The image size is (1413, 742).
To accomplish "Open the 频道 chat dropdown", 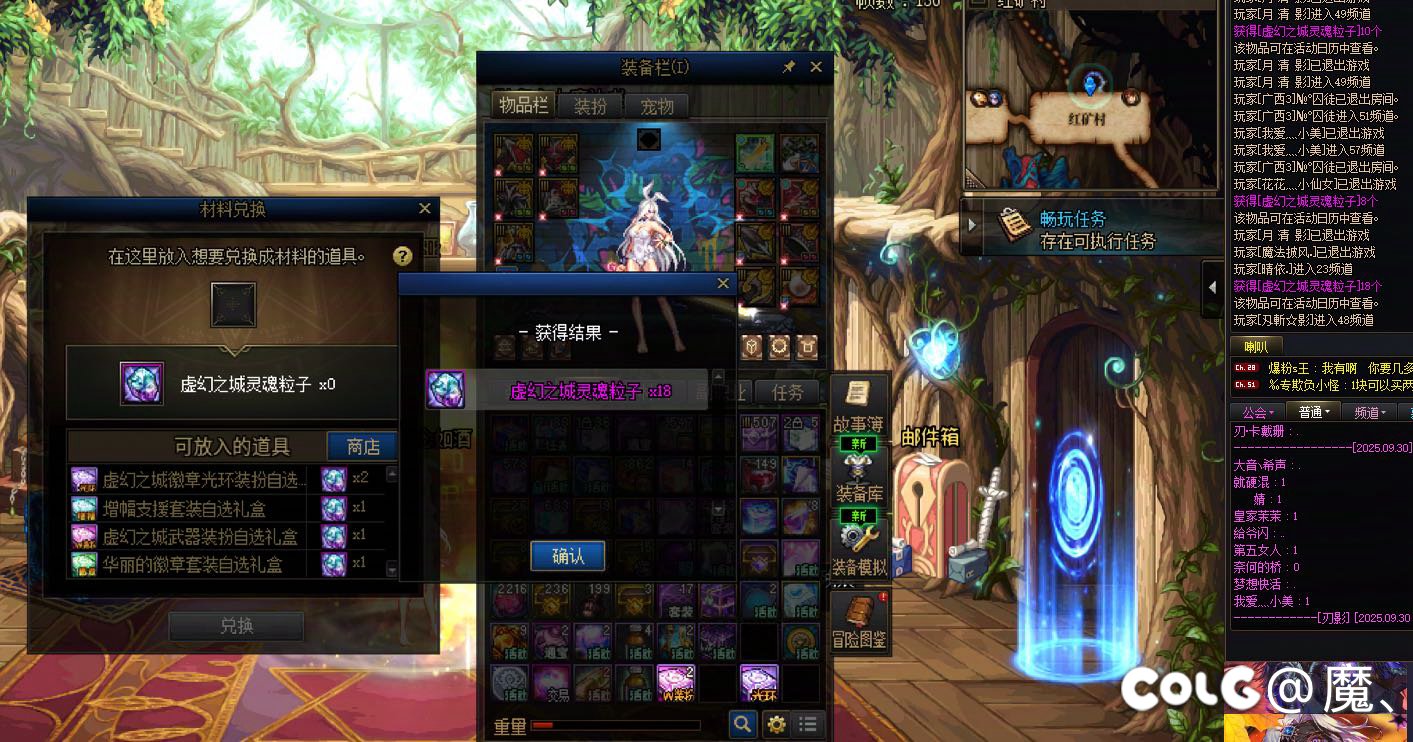I will click(x=1370, y=411).
